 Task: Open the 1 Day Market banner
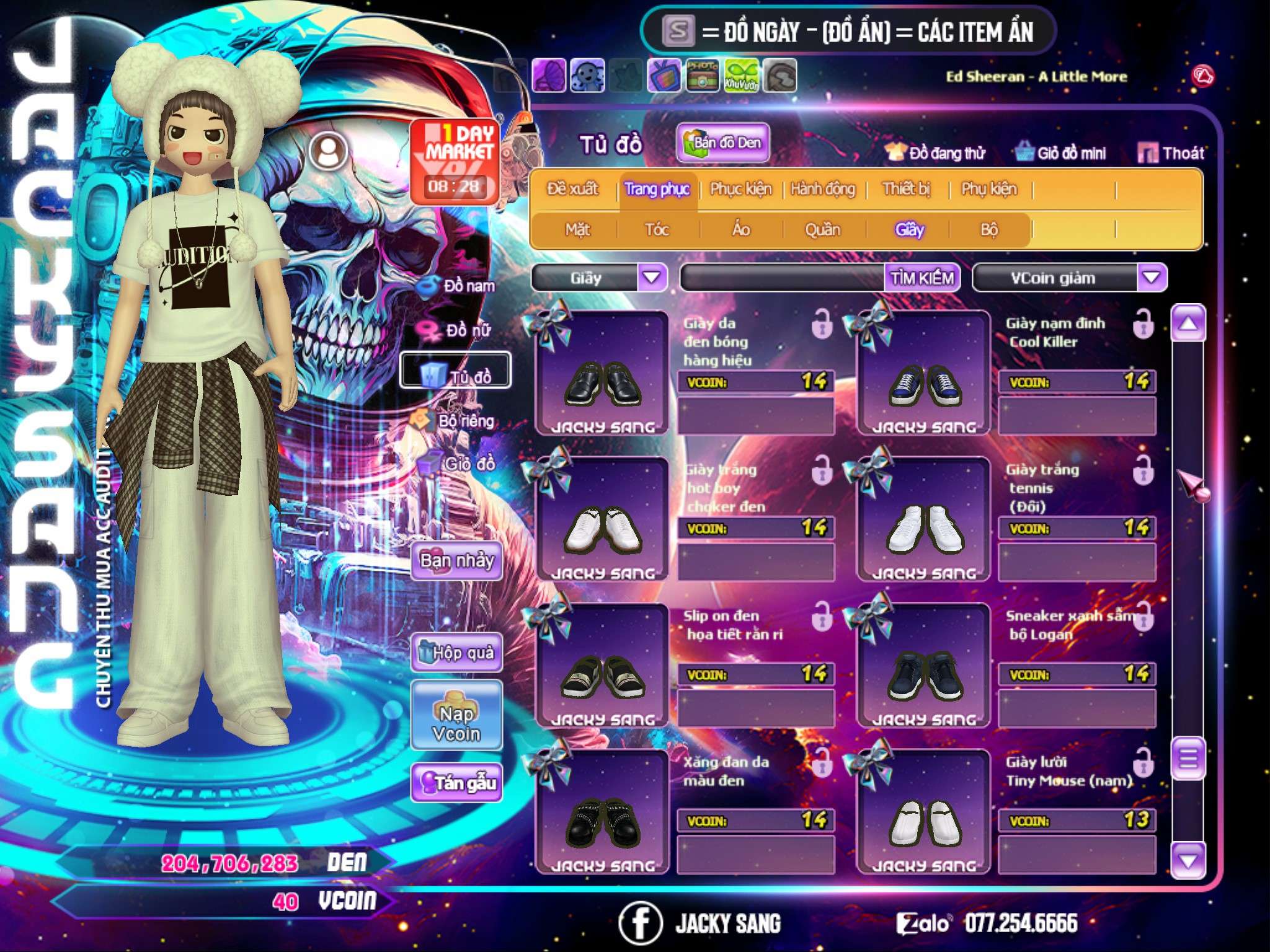pos(455,161)
